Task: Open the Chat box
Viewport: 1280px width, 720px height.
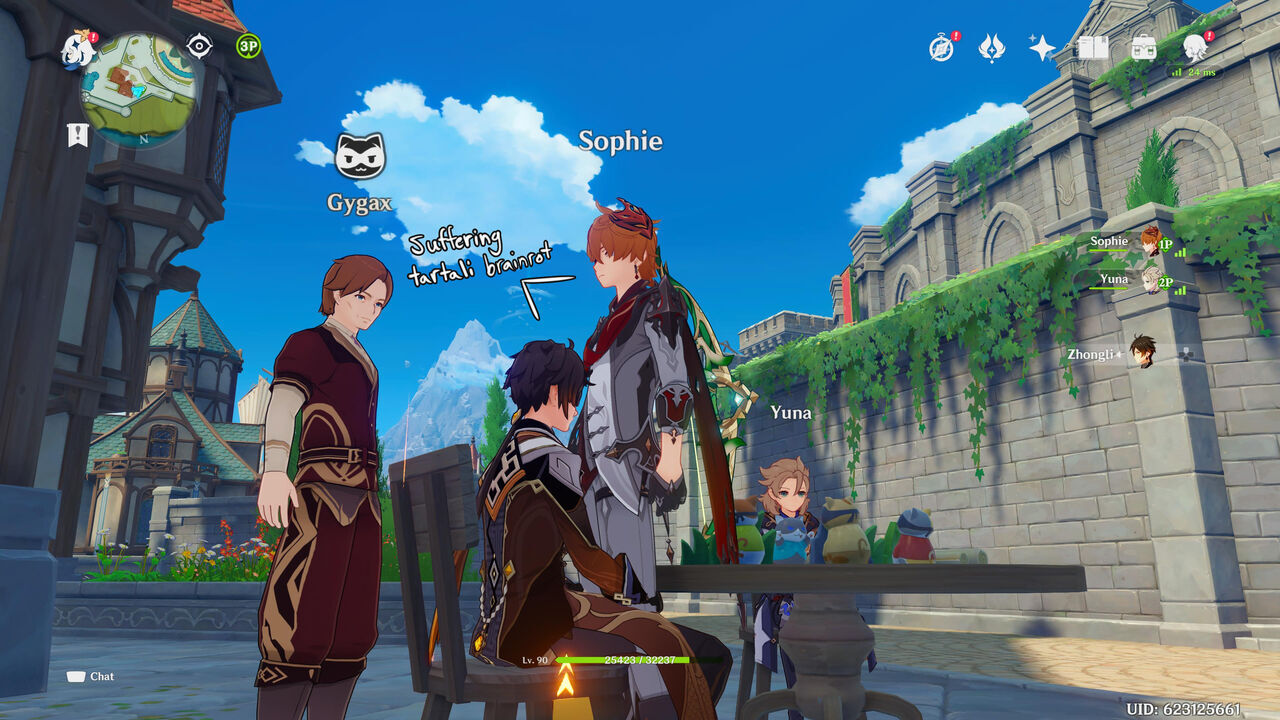Action: [91, 676]
